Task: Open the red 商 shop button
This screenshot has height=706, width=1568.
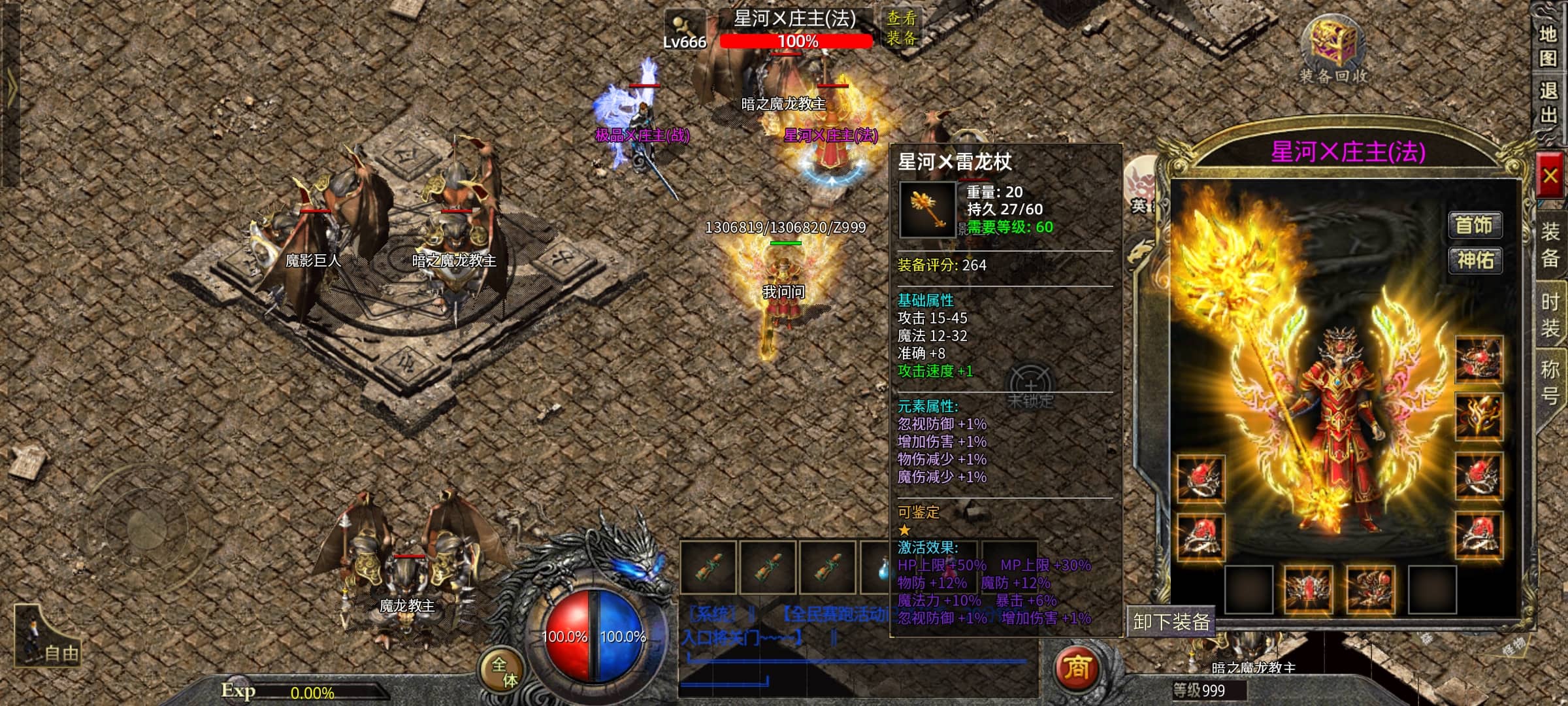Action: click(1076, 668)
